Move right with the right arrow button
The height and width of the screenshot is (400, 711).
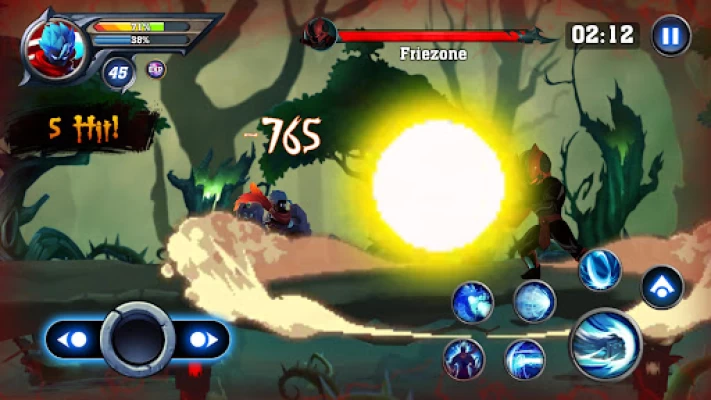[x=202, y=340]
